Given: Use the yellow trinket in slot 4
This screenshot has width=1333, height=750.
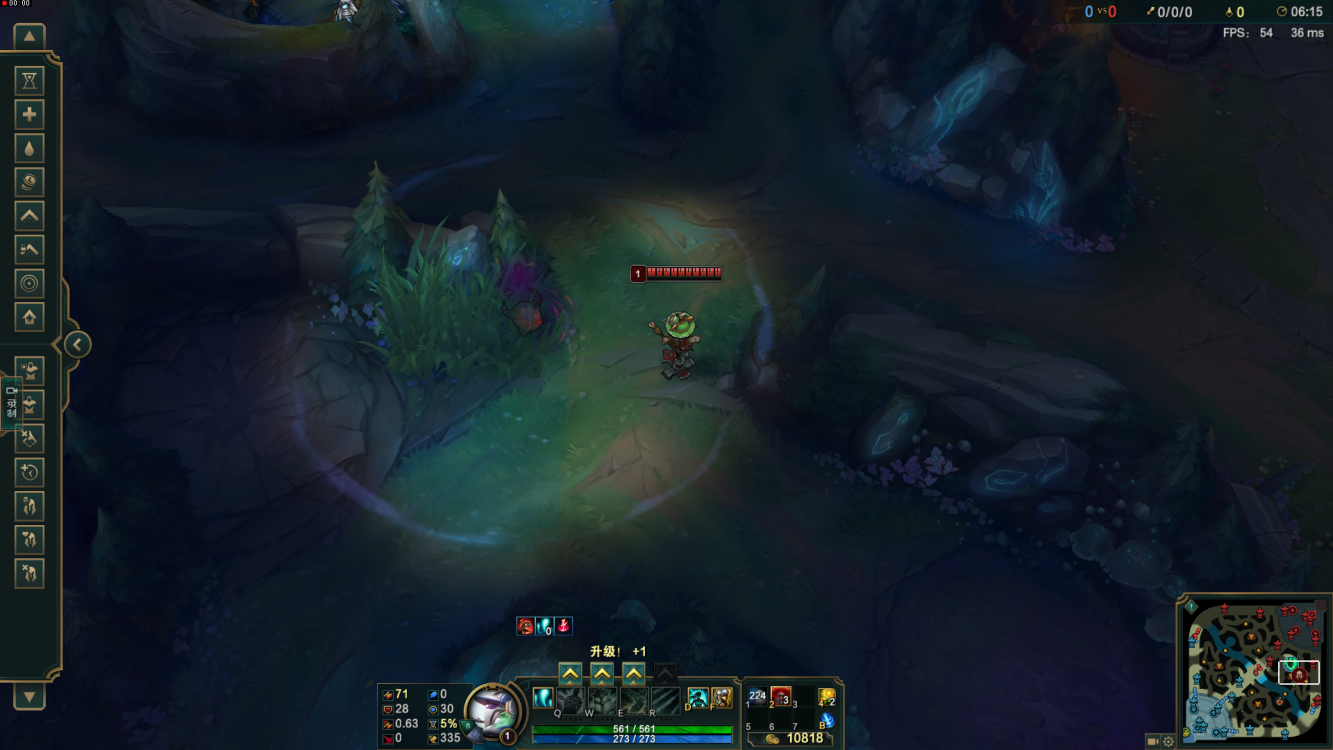Looking at the screenshot, I should point(827,696).
